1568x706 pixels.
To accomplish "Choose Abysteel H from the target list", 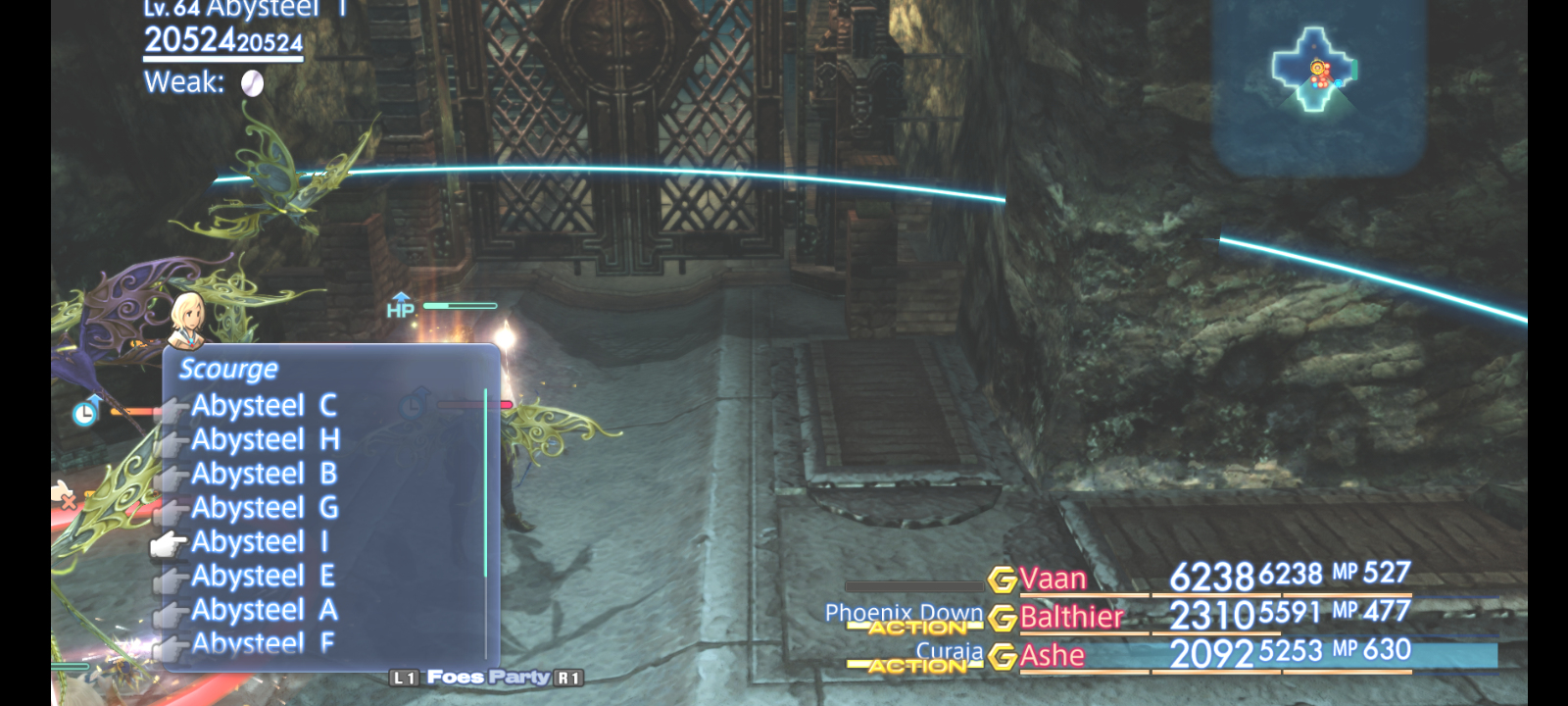I will pos(265,440).
